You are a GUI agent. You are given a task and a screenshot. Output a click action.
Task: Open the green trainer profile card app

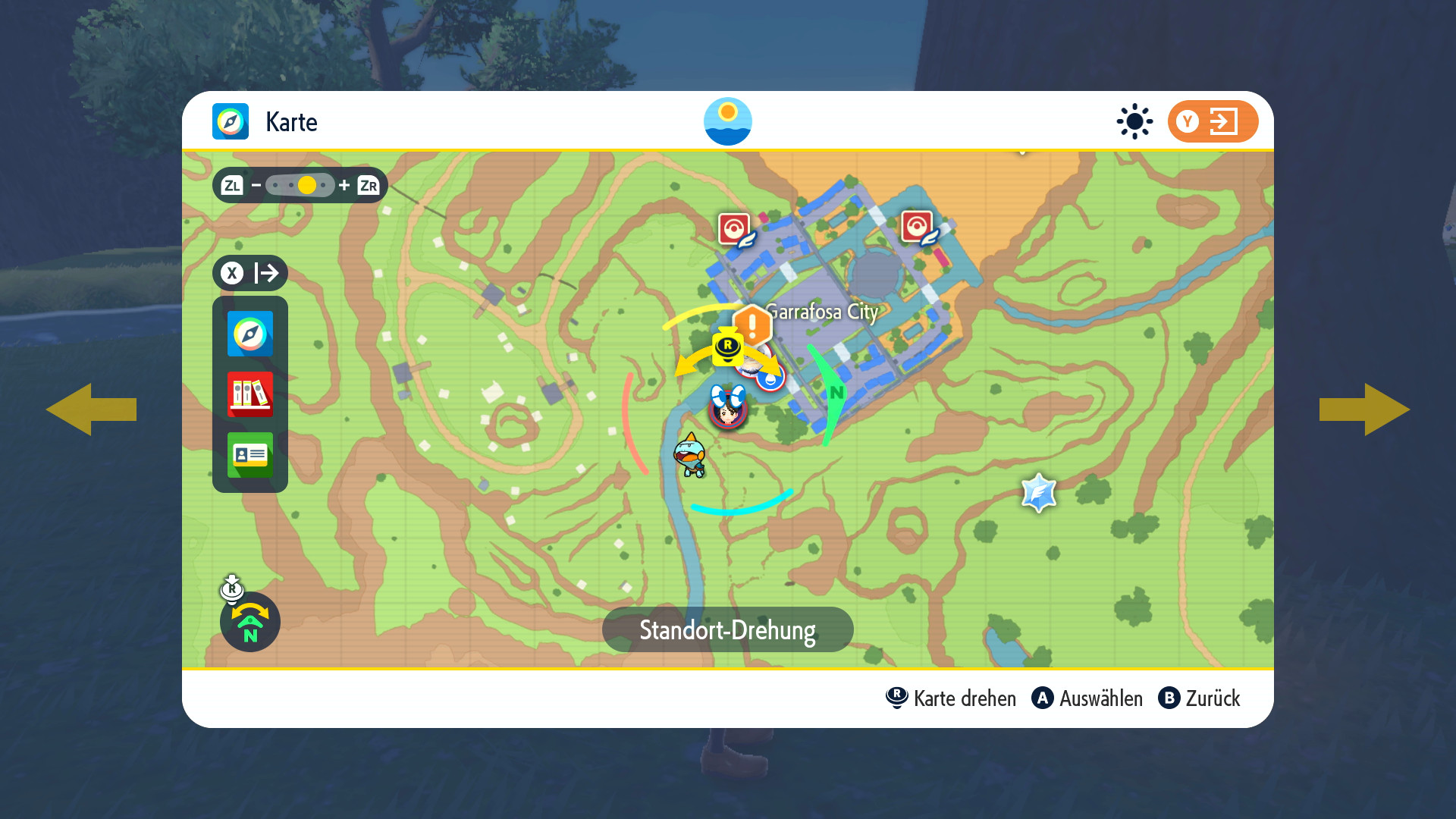click(x=249, y=455)
